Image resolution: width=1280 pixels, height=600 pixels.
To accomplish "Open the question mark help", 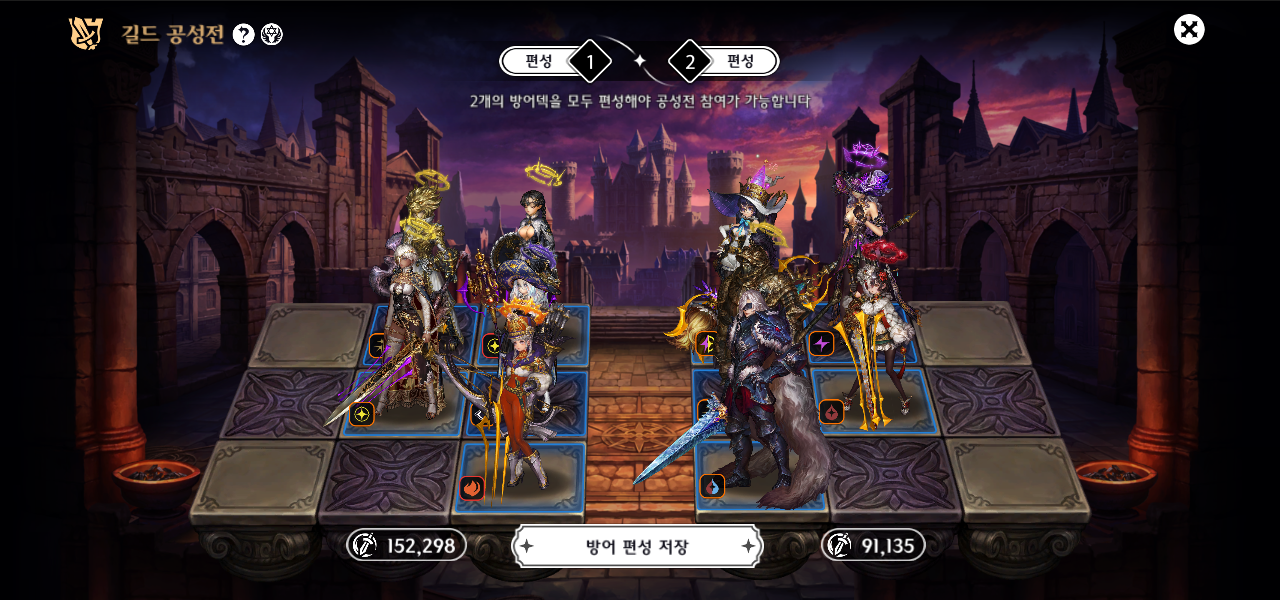I will tap(243, 35).
